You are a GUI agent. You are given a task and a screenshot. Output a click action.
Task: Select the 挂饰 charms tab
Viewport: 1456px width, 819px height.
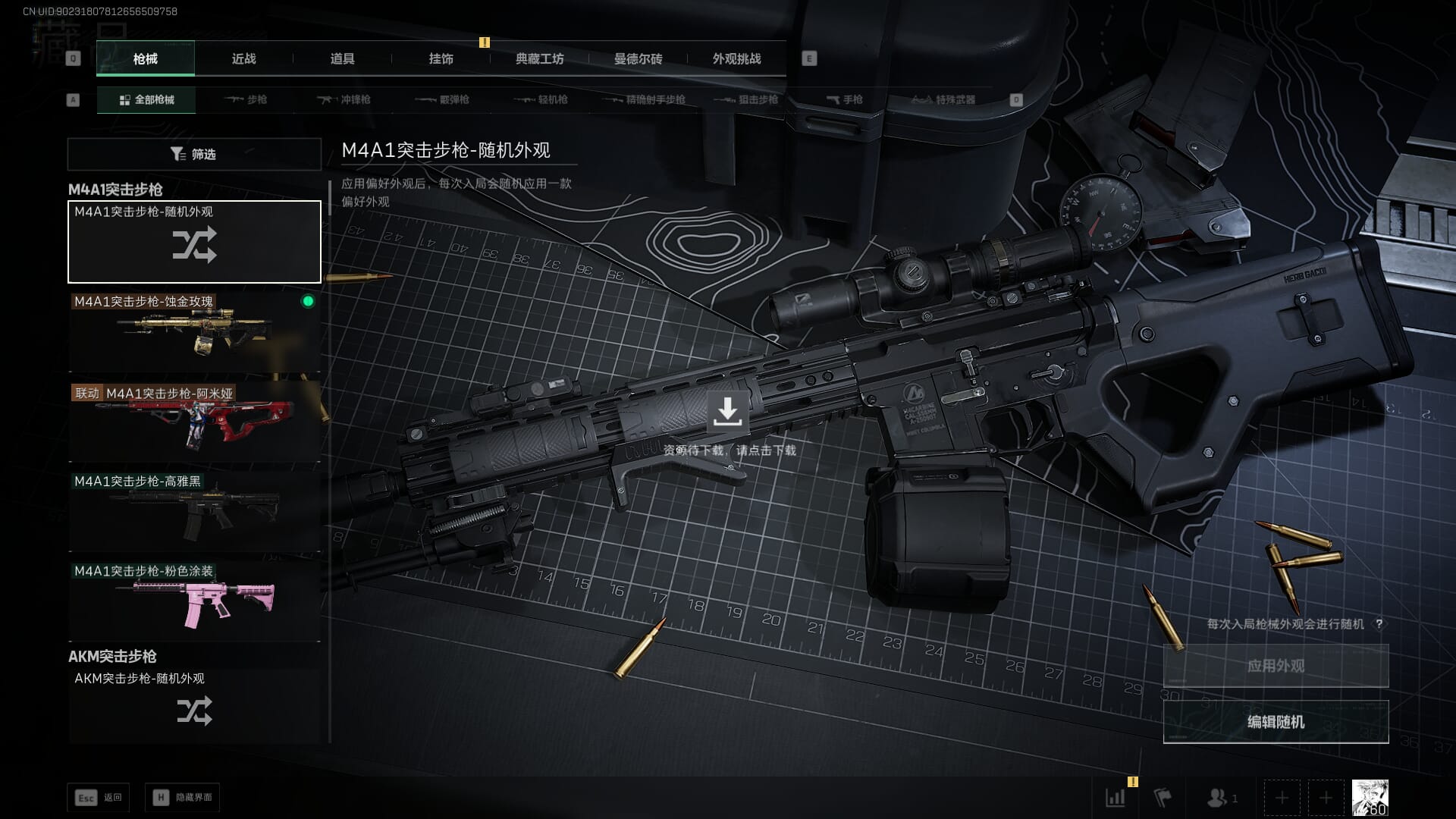441,59
